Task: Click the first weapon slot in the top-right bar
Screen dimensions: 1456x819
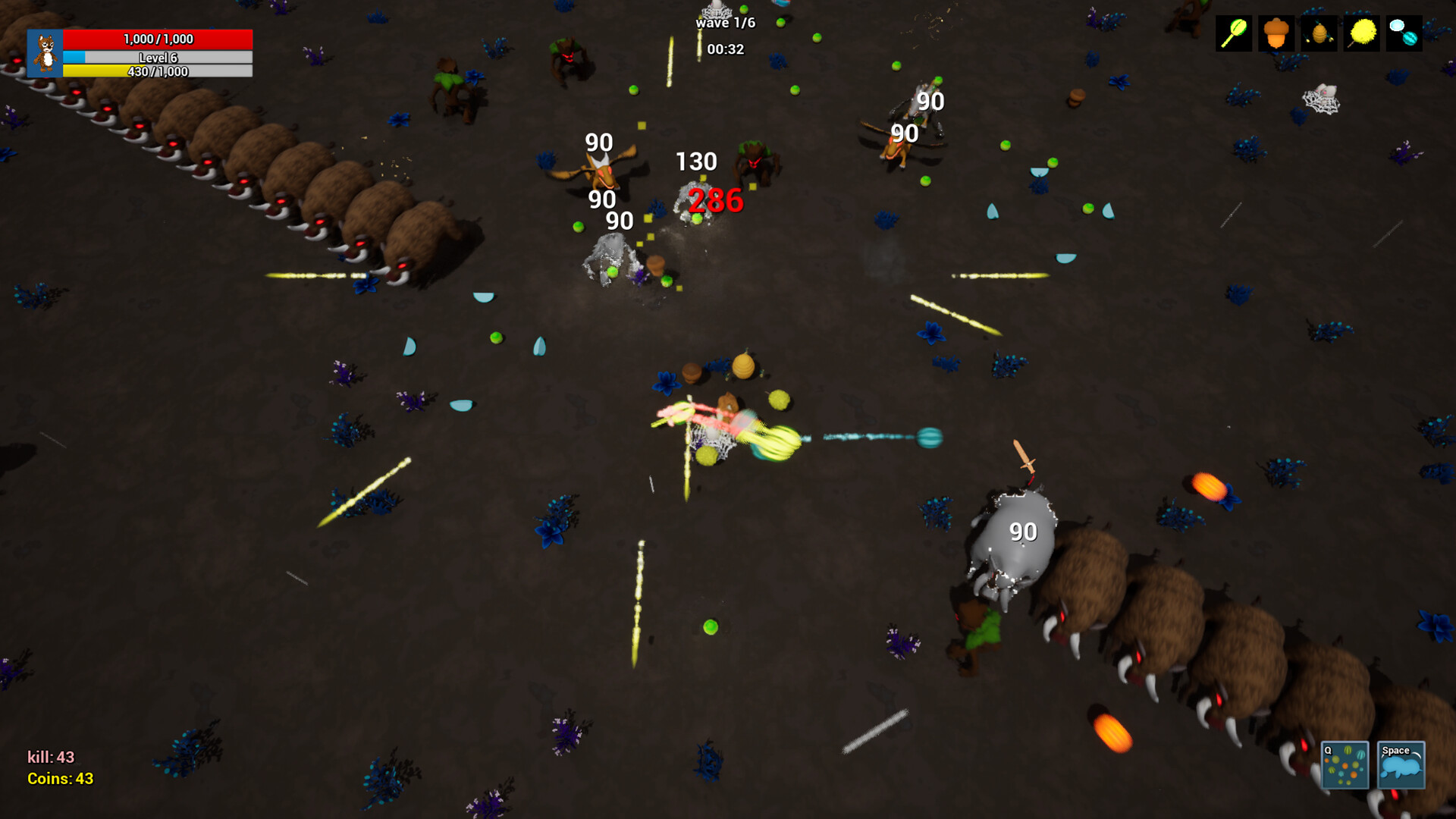Action: click(1232, 34)
